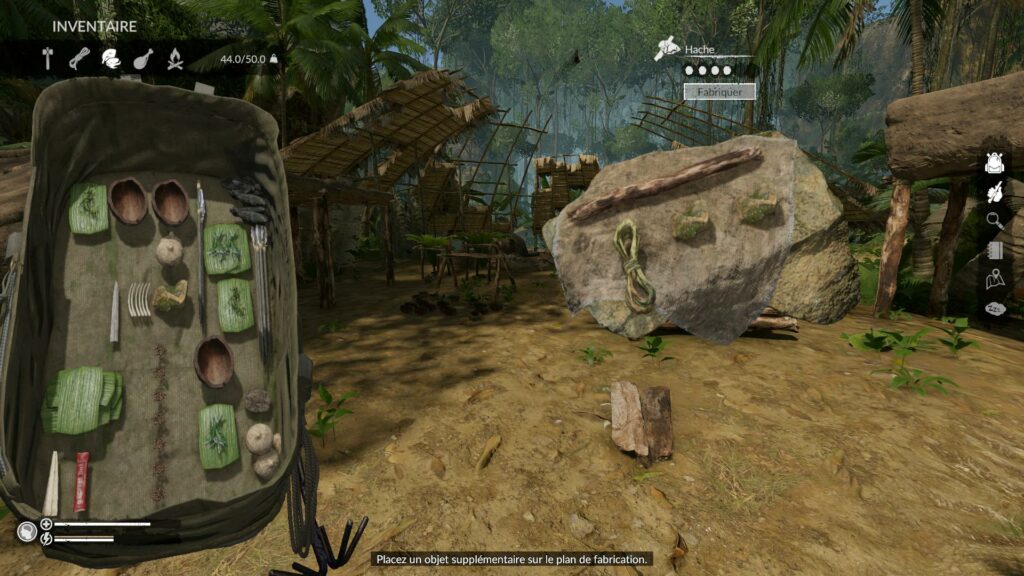Switch to the axe tools inventory tab
Viewport: 1024px width, 576px height.
pos(48,58)
